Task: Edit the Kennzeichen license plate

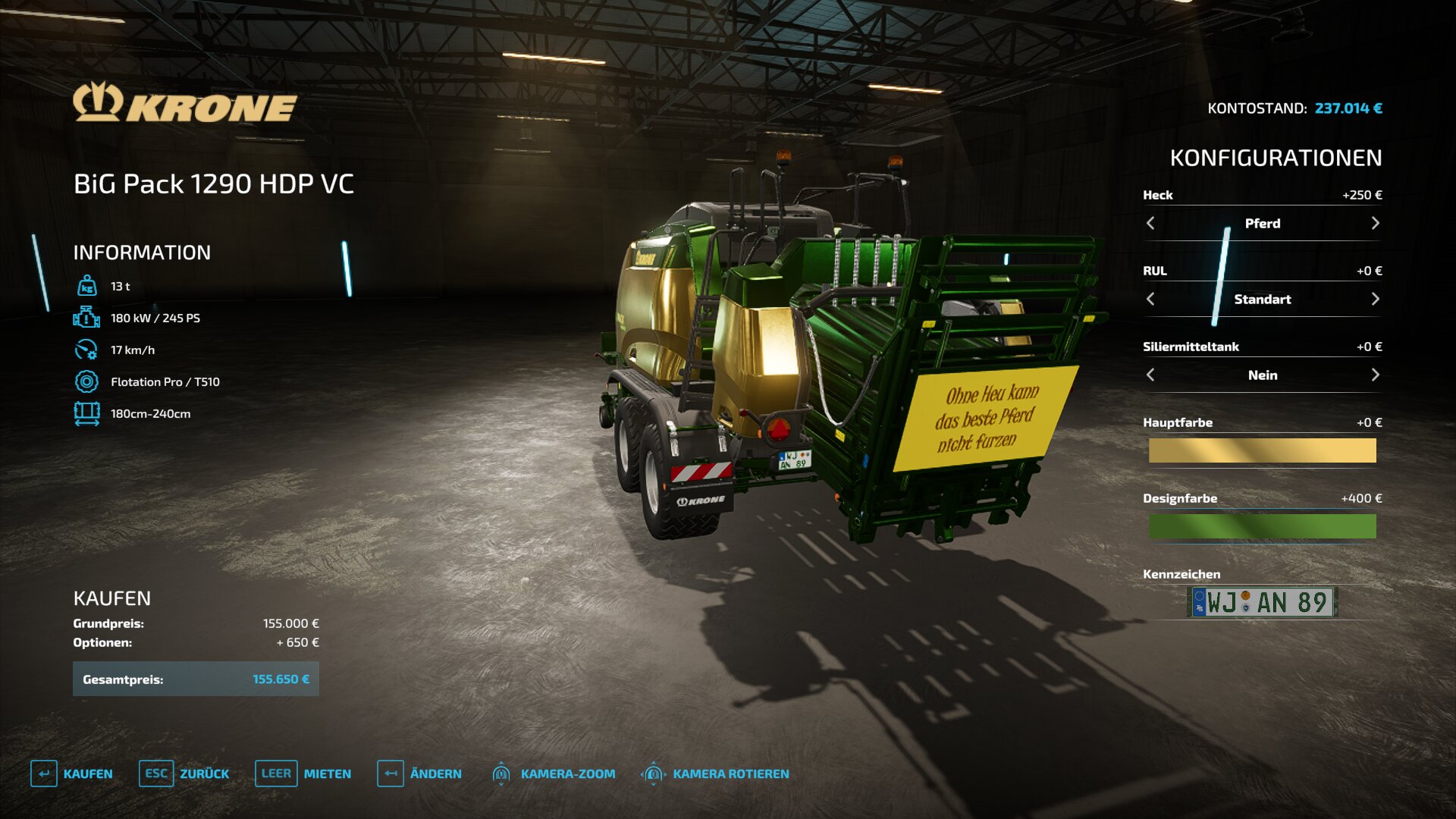Action: point(1262,602)
